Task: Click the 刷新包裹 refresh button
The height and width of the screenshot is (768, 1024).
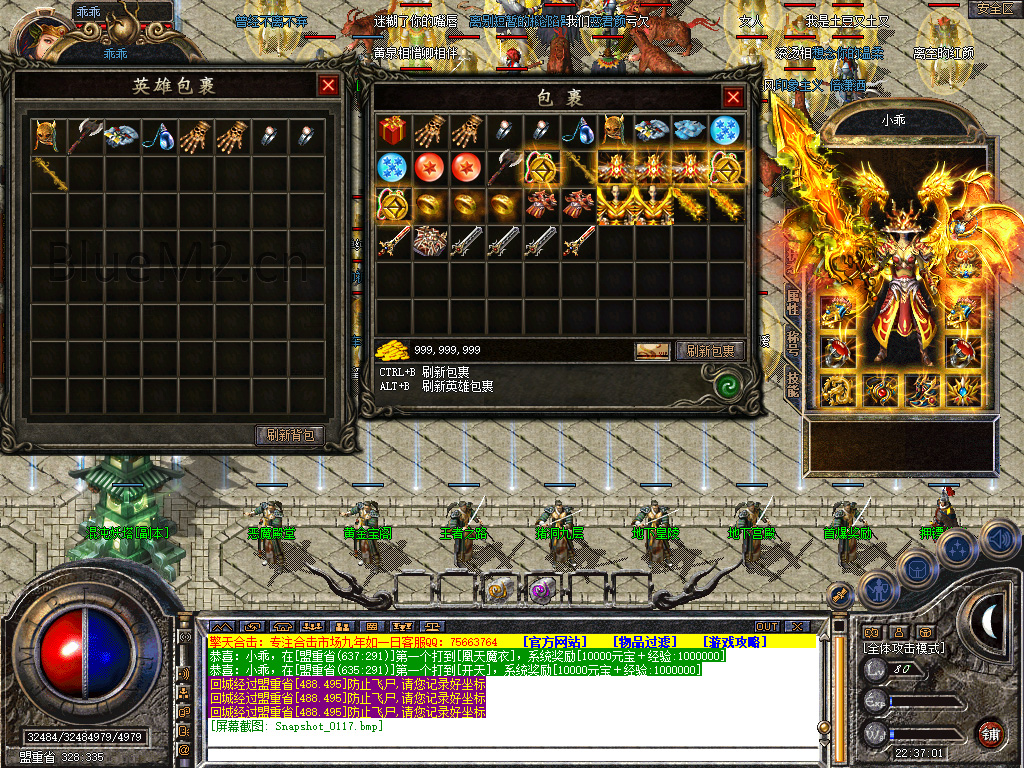Action: (x=709, y=351)
